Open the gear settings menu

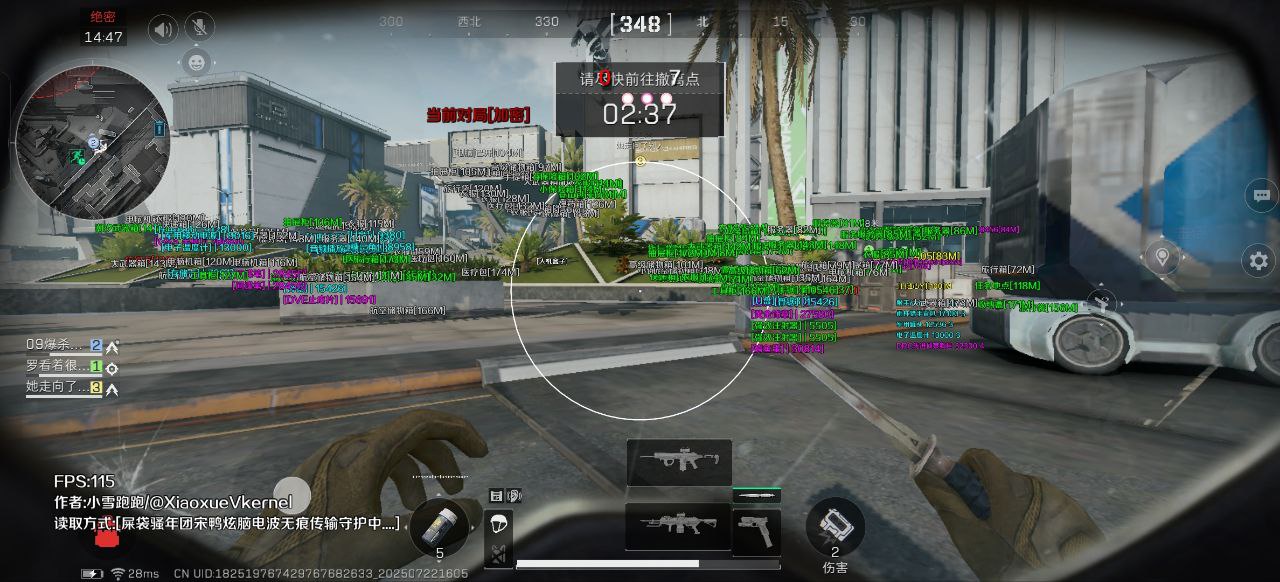(1260, 261)
